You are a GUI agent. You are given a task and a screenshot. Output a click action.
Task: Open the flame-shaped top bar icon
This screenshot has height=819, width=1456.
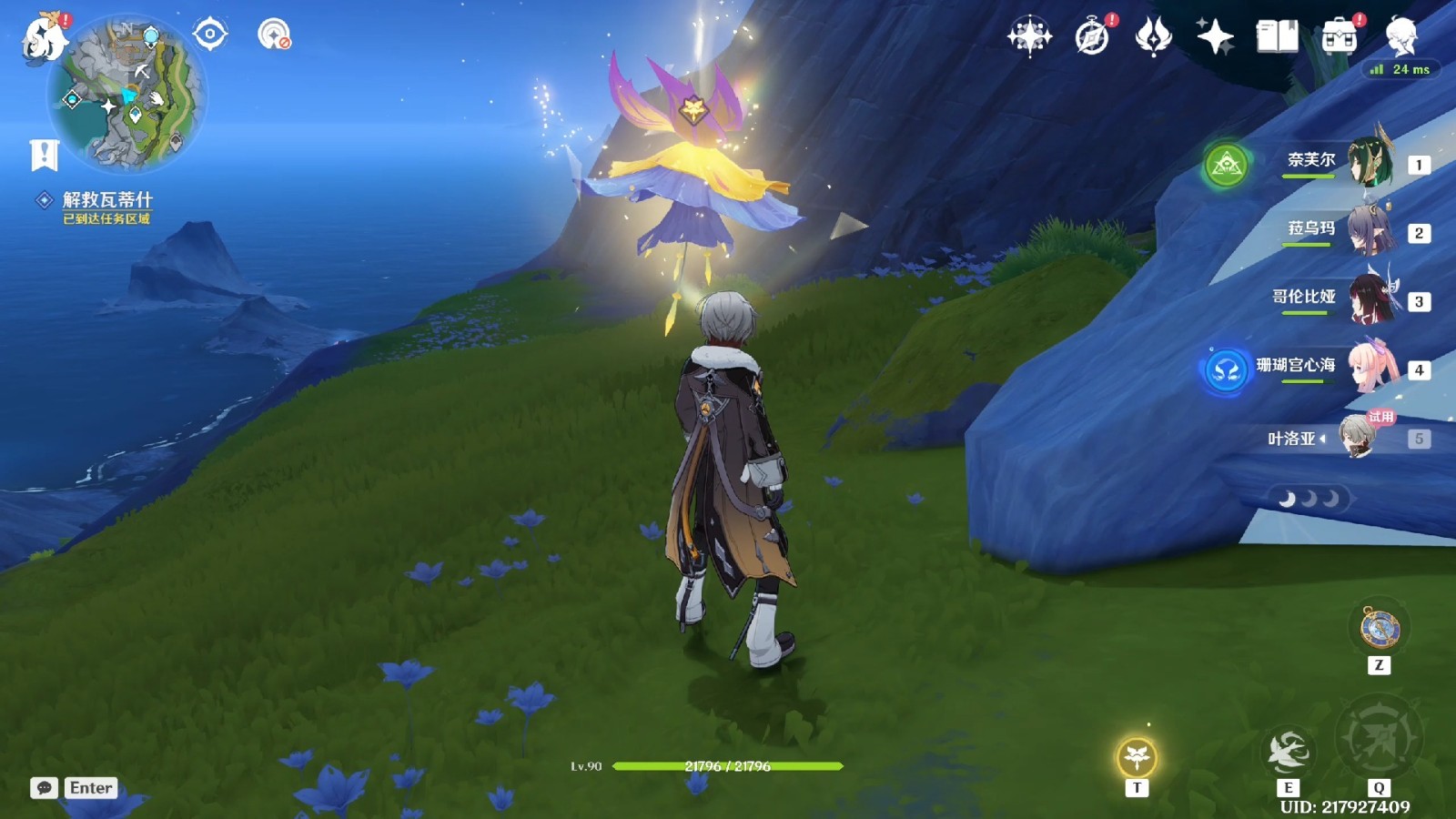1153,37
